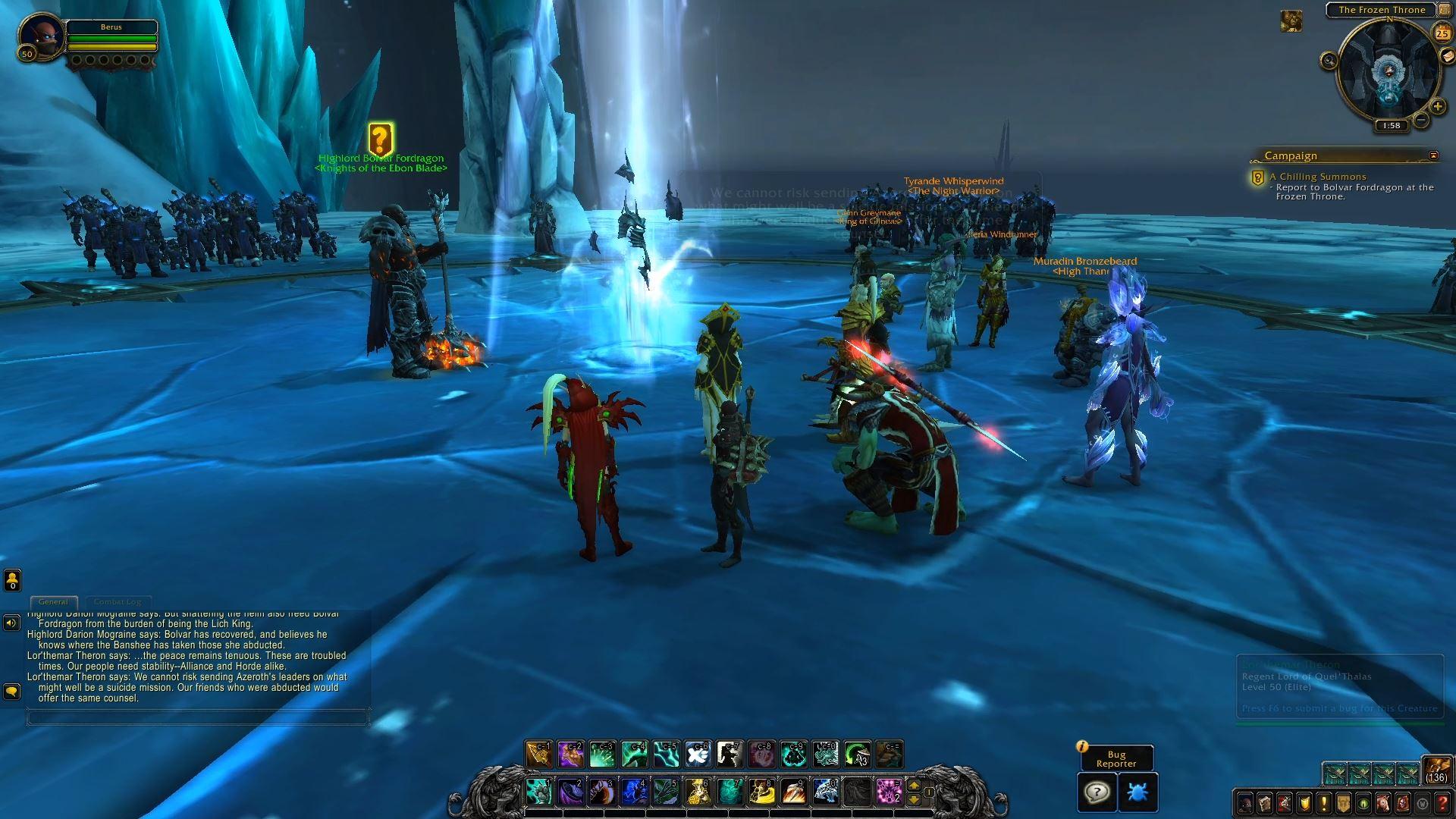
Task: Activate the c-1 golden arrow ability
Action: pos(539,754)
